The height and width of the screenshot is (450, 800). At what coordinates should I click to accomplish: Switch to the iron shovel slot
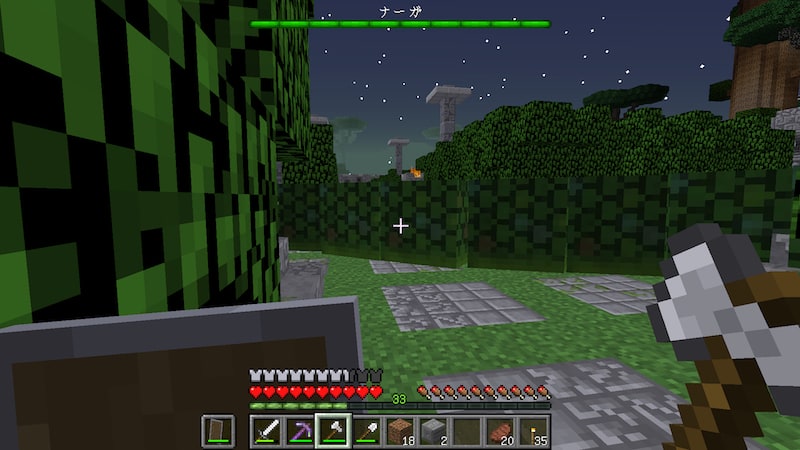(x=367, y=431)
